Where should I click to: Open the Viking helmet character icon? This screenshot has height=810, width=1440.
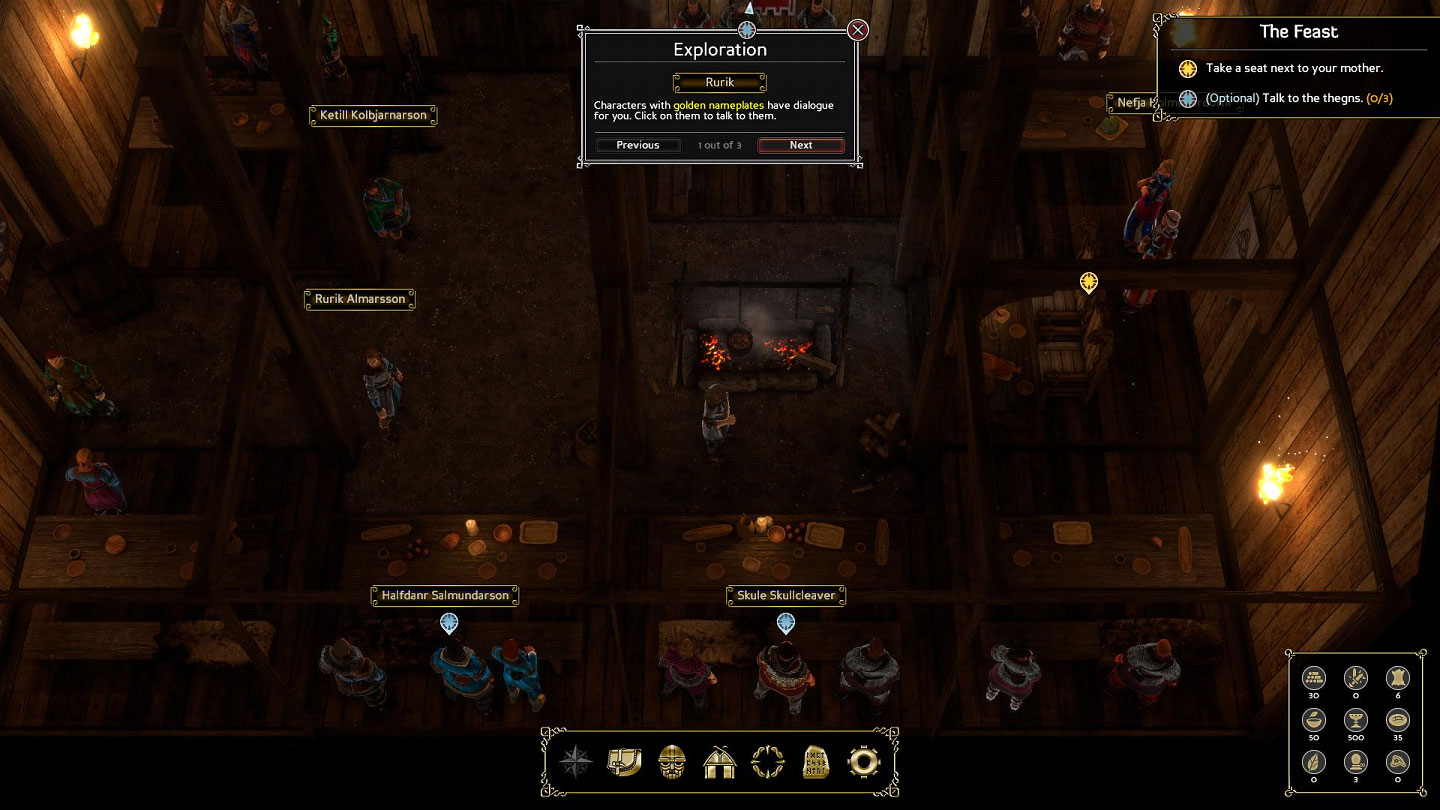click(672, 763)
